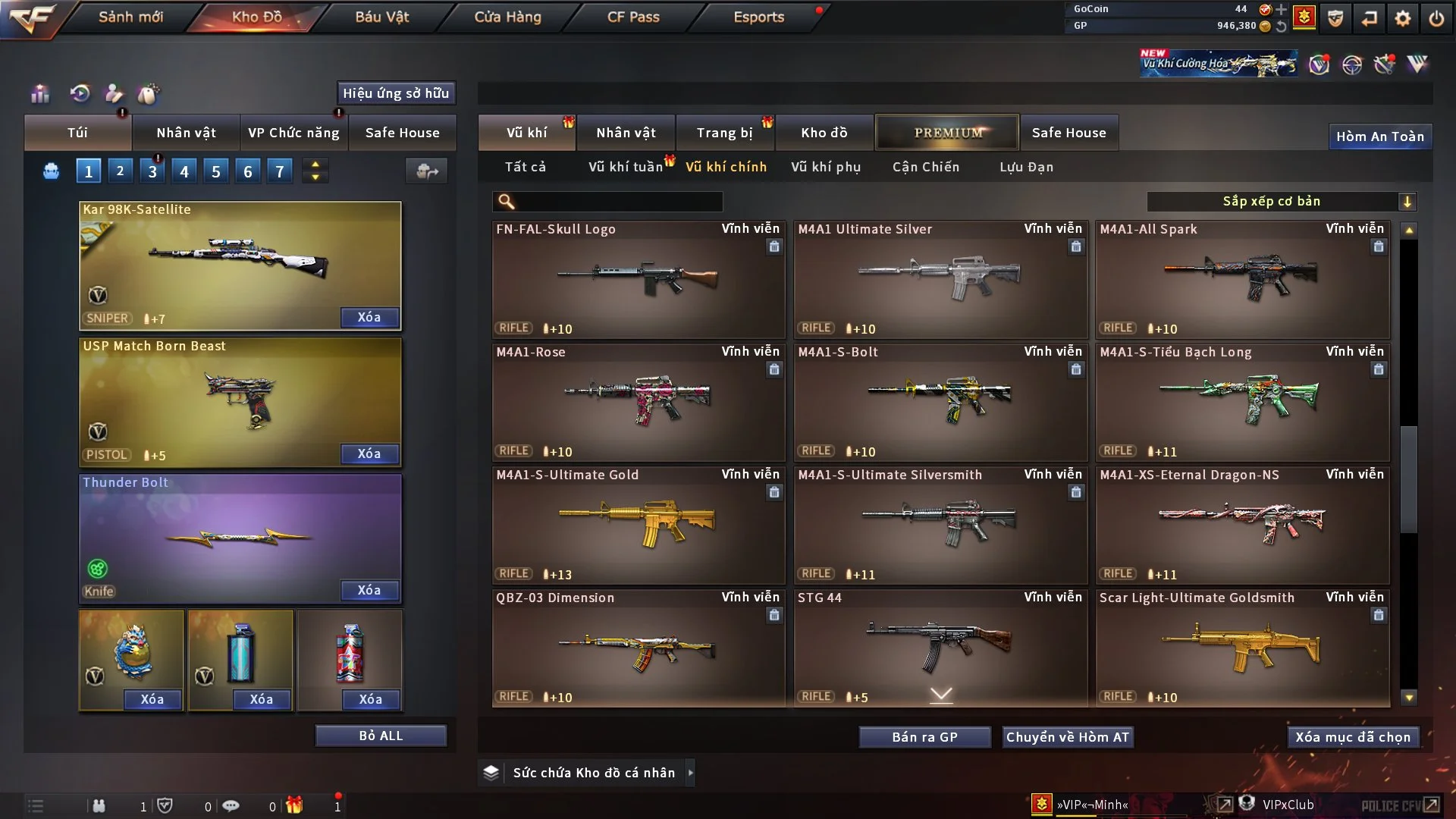Filter by Cận Chiến weapons

point(926,167)
